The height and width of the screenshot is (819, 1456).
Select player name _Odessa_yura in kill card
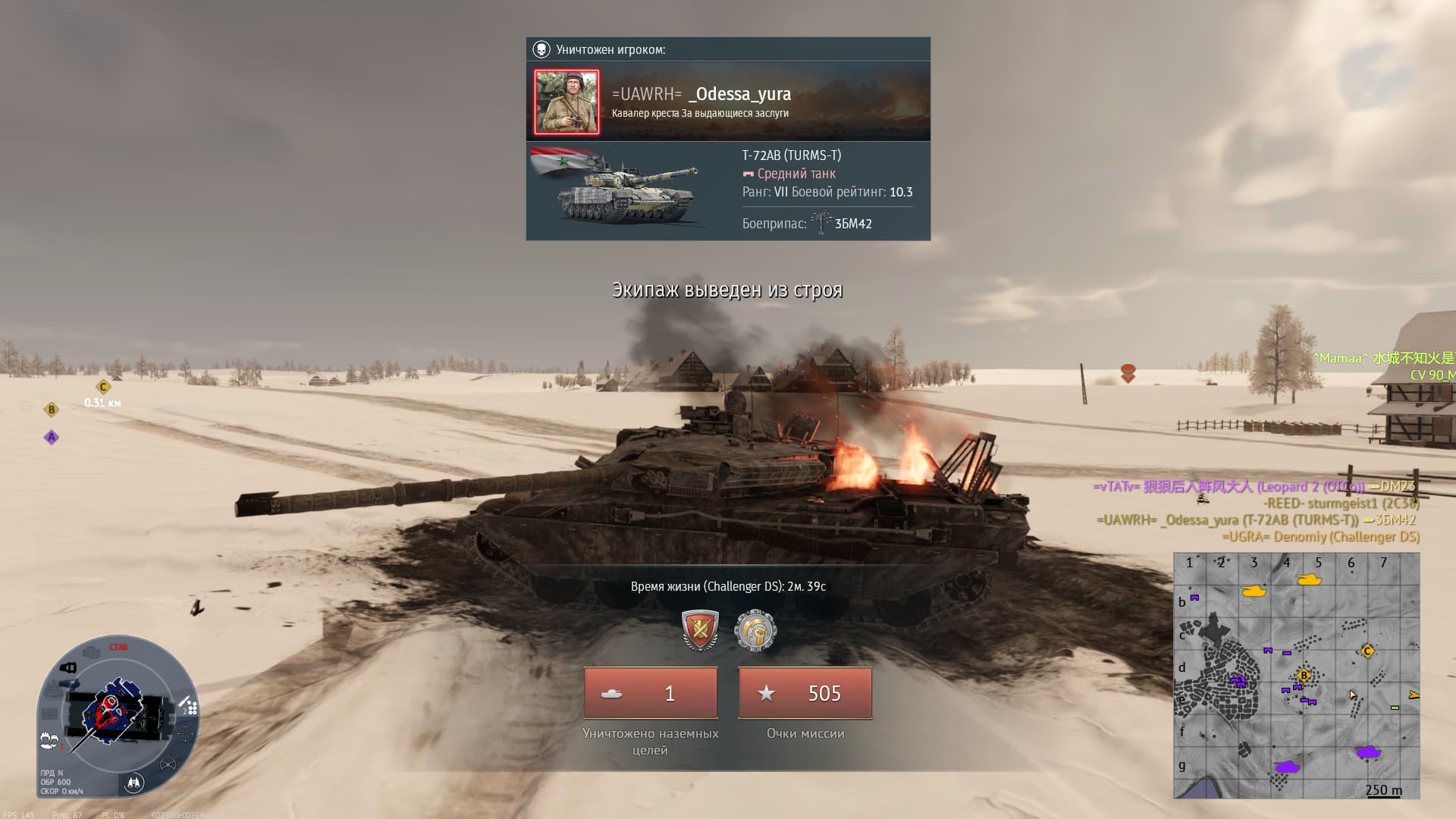pos(739,94)
